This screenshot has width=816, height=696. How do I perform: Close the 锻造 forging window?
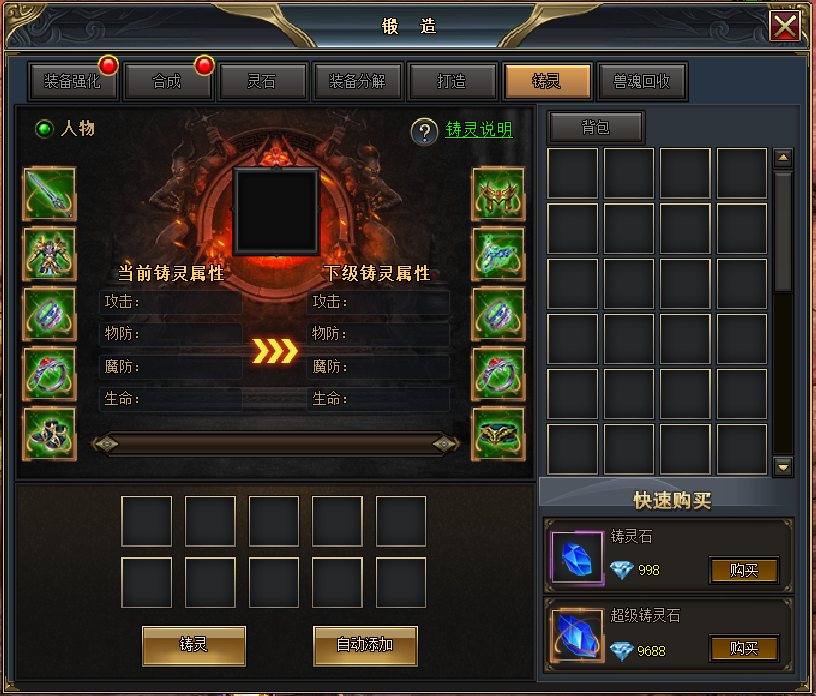(785, 26)
